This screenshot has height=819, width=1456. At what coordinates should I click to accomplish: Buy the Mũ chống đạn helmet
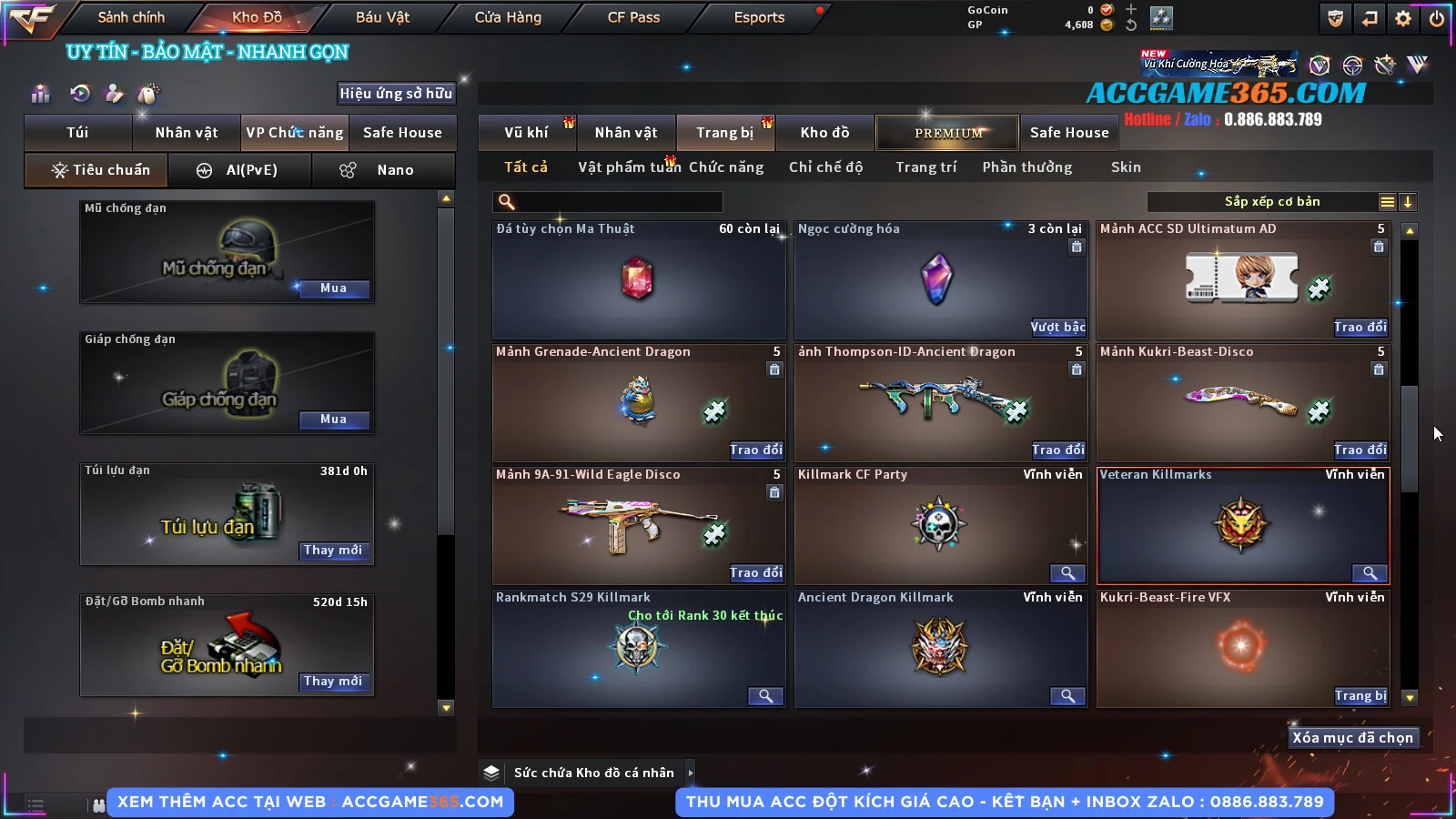point(333,288)
